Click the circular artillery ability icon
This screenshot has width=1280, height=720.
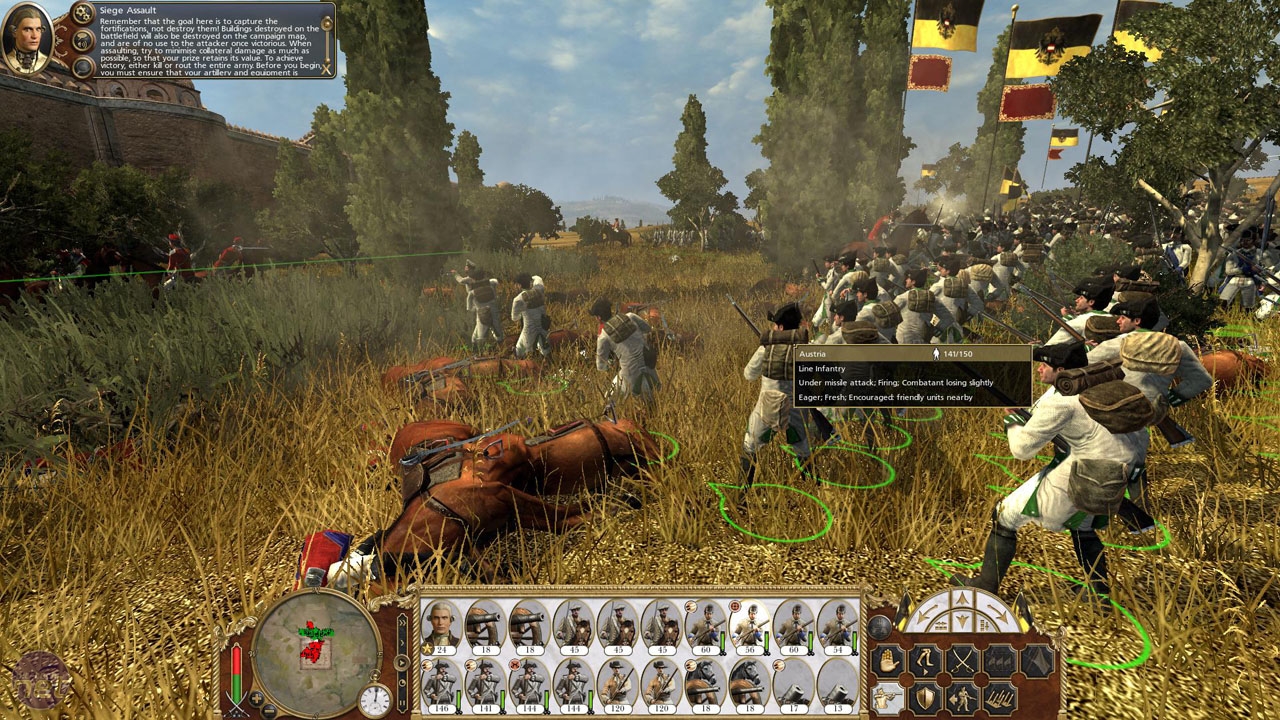pos(880,625)
